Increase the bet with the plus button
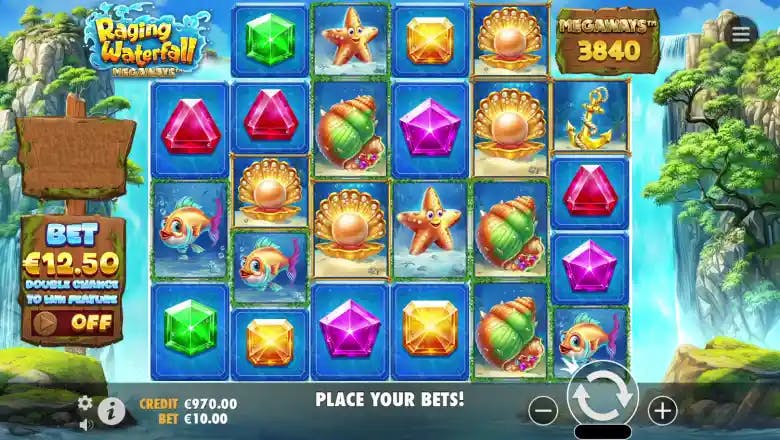This screenshot has height=440, width=780. (x=662, y=409)
